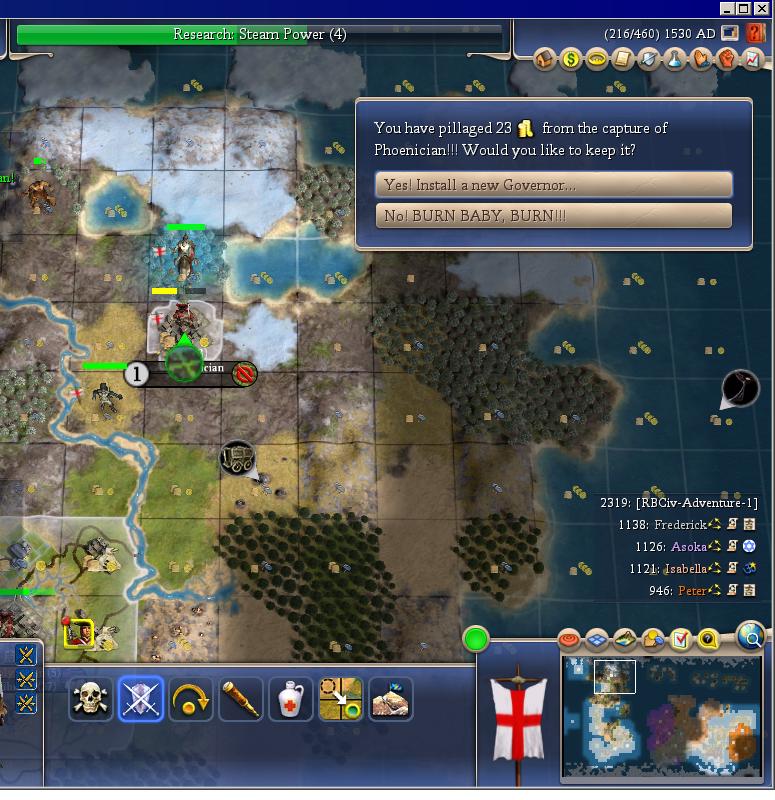
Task: Click the green end-turn button
Action: click(x=476, y=638)
